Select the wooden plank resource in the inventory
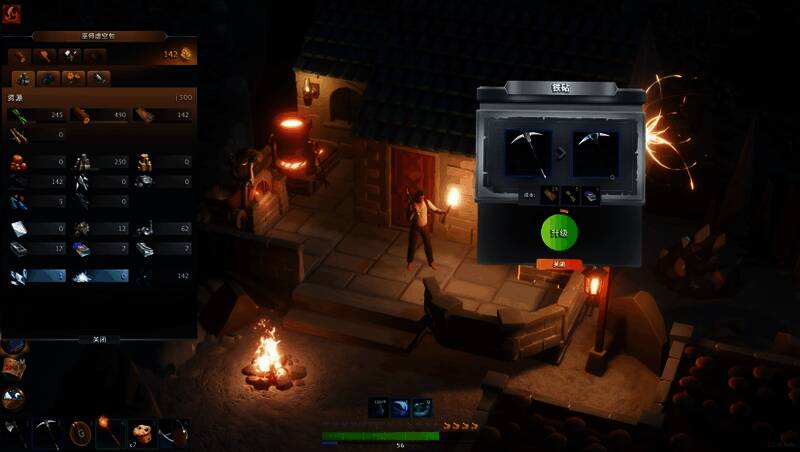The image size is (800, 452). 144,115
